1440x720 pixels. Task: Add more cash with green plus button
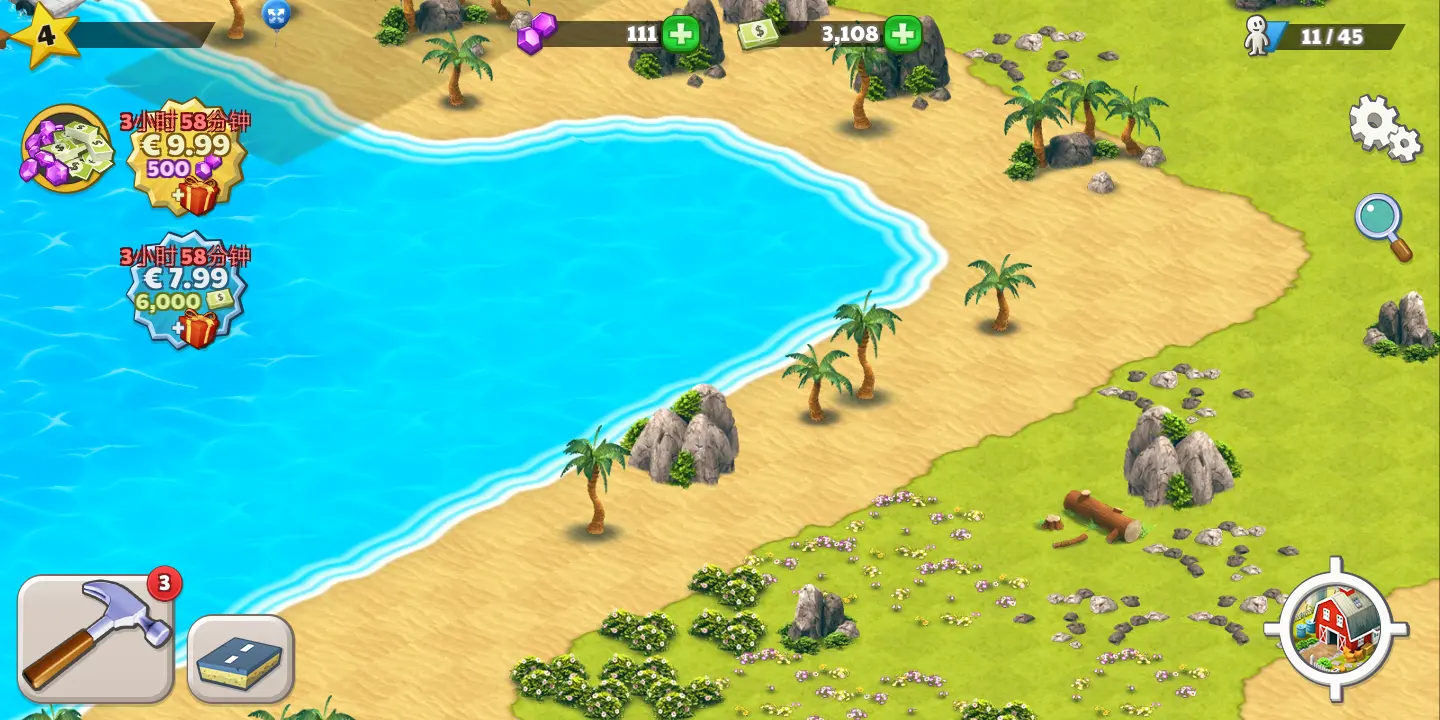902,34
